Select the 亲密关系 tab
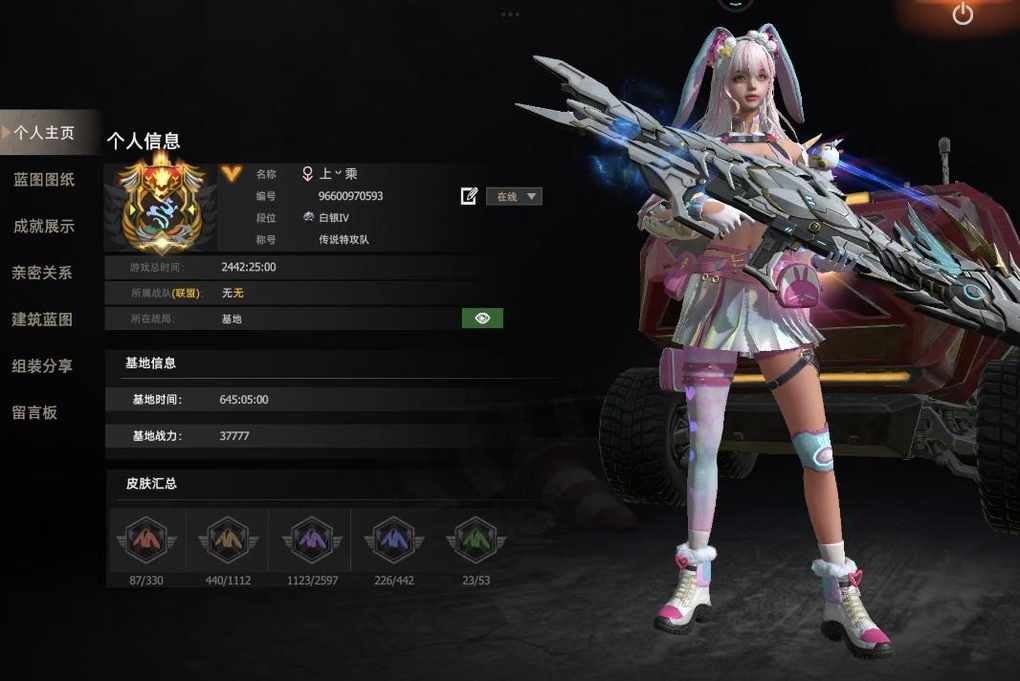This screenshot has height=681, width=1020. pyautogui.click(x=42, y=272)
